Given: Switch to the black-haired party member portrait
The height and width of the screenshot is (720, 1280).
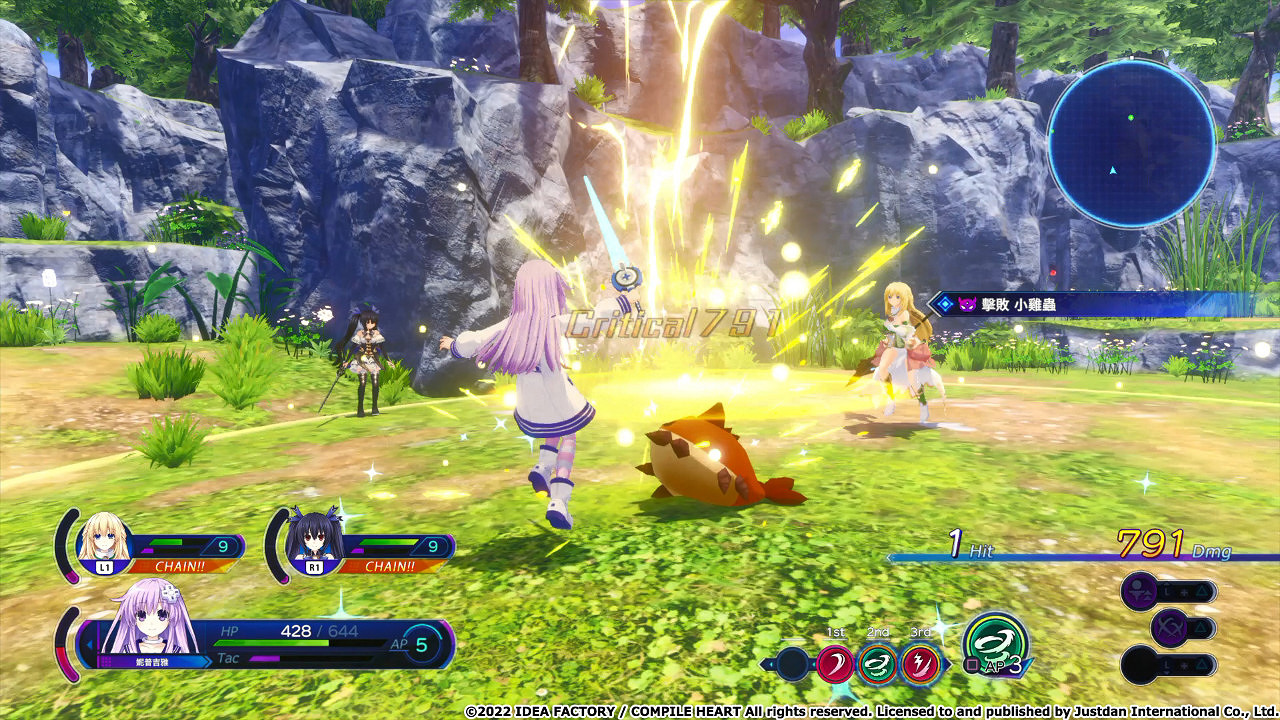Looking at the screenshot, I should (312, 541).
